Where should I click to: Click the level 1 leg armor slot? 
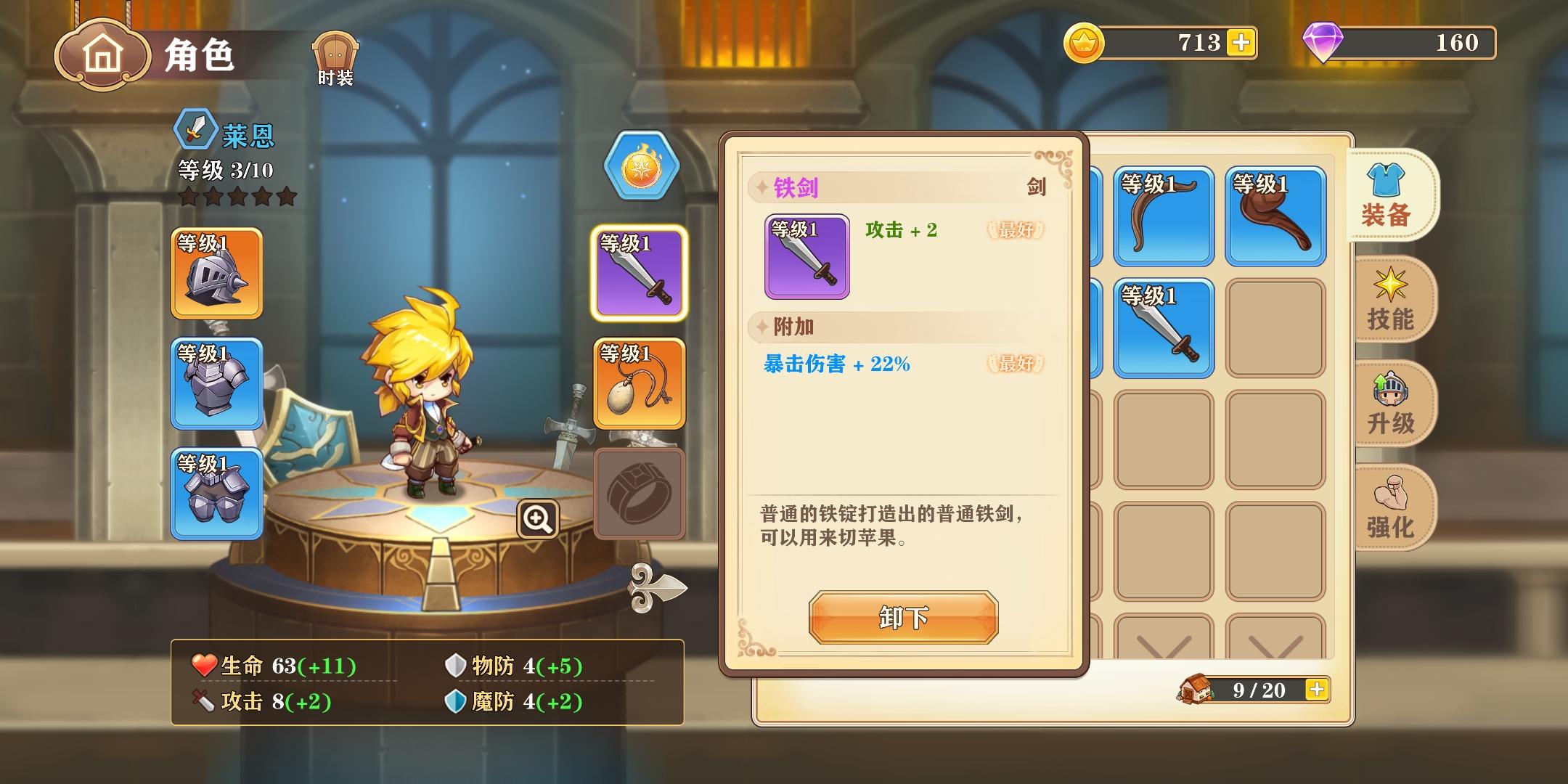[x=216, y=494]
